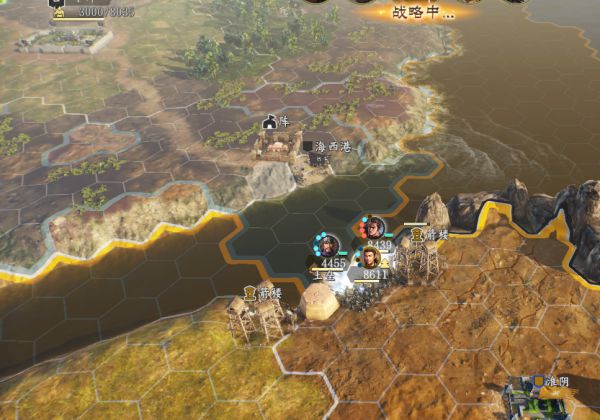The height and width of the screenshot is (420, 600).
Task: Select the 阵 formation marker
Action: 276,121
